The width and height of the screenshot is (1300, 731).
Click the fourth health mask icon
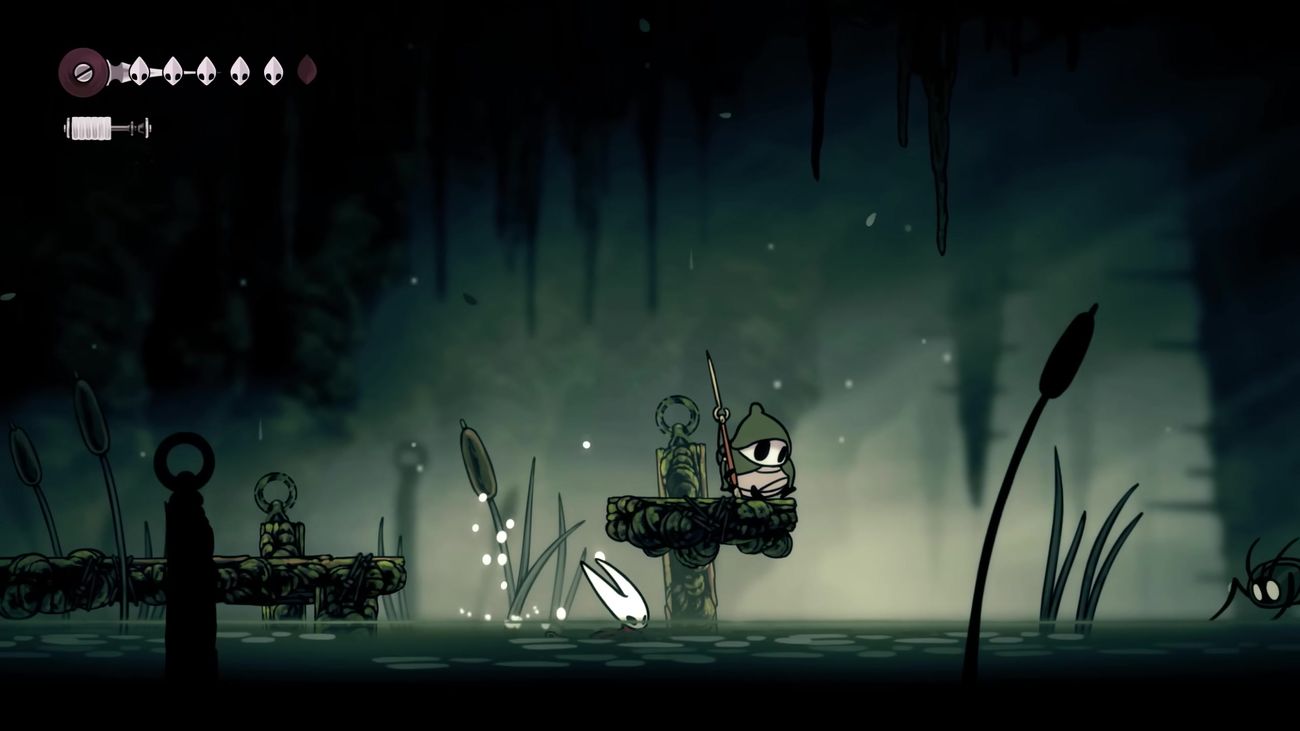point(238,70)
